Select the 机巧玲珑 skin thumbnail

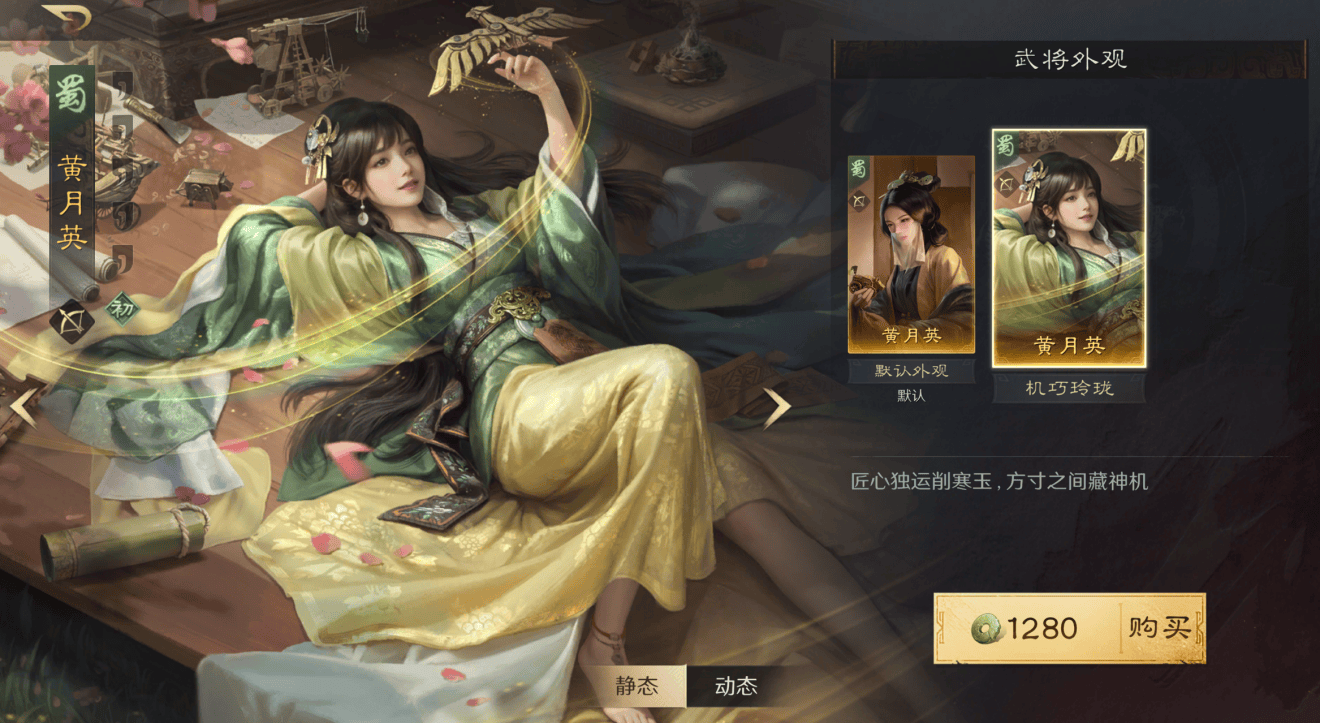[x=1068, y=245]
